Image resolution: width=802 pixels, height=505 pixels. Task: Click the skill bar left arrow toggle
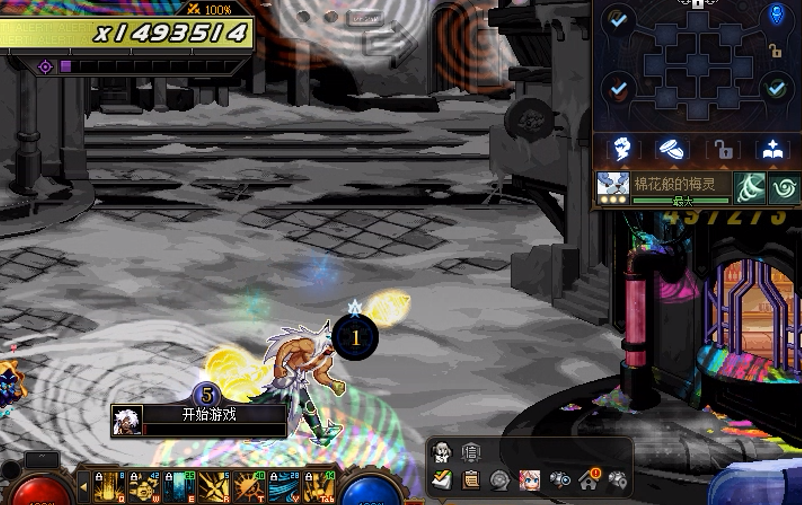83,487
